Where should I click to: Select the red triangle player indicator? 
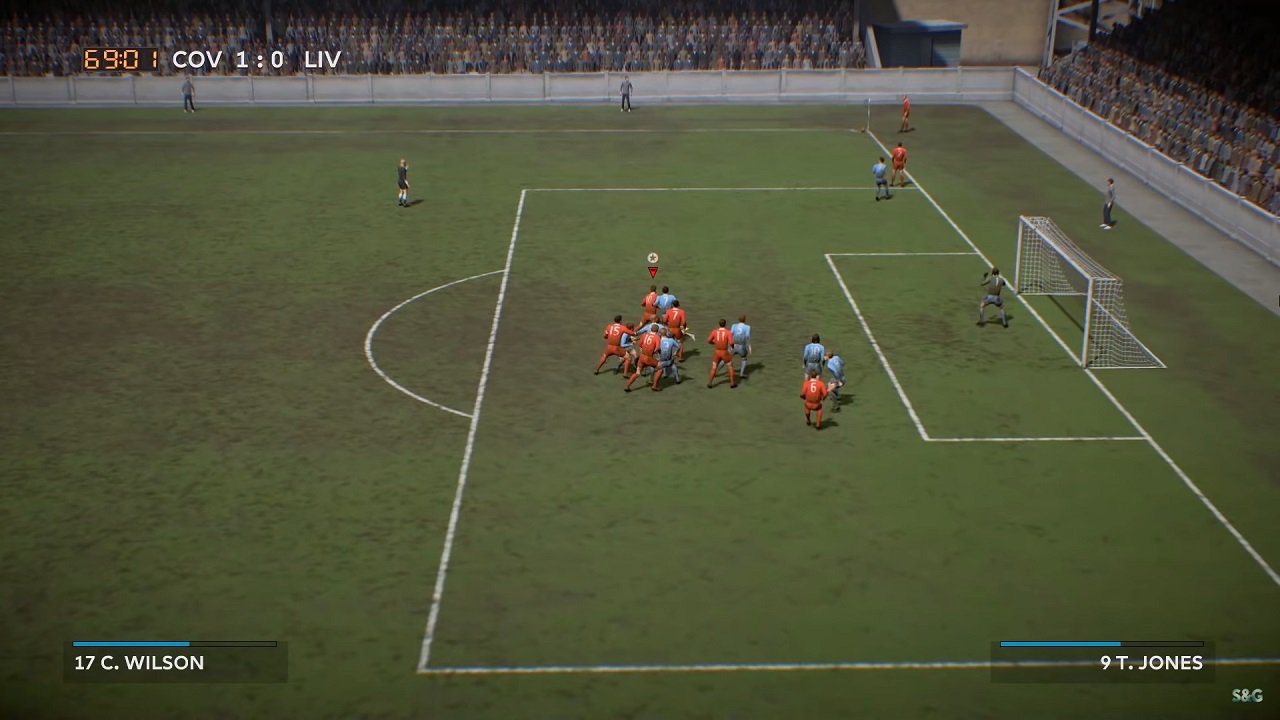(x=652, y=270)
